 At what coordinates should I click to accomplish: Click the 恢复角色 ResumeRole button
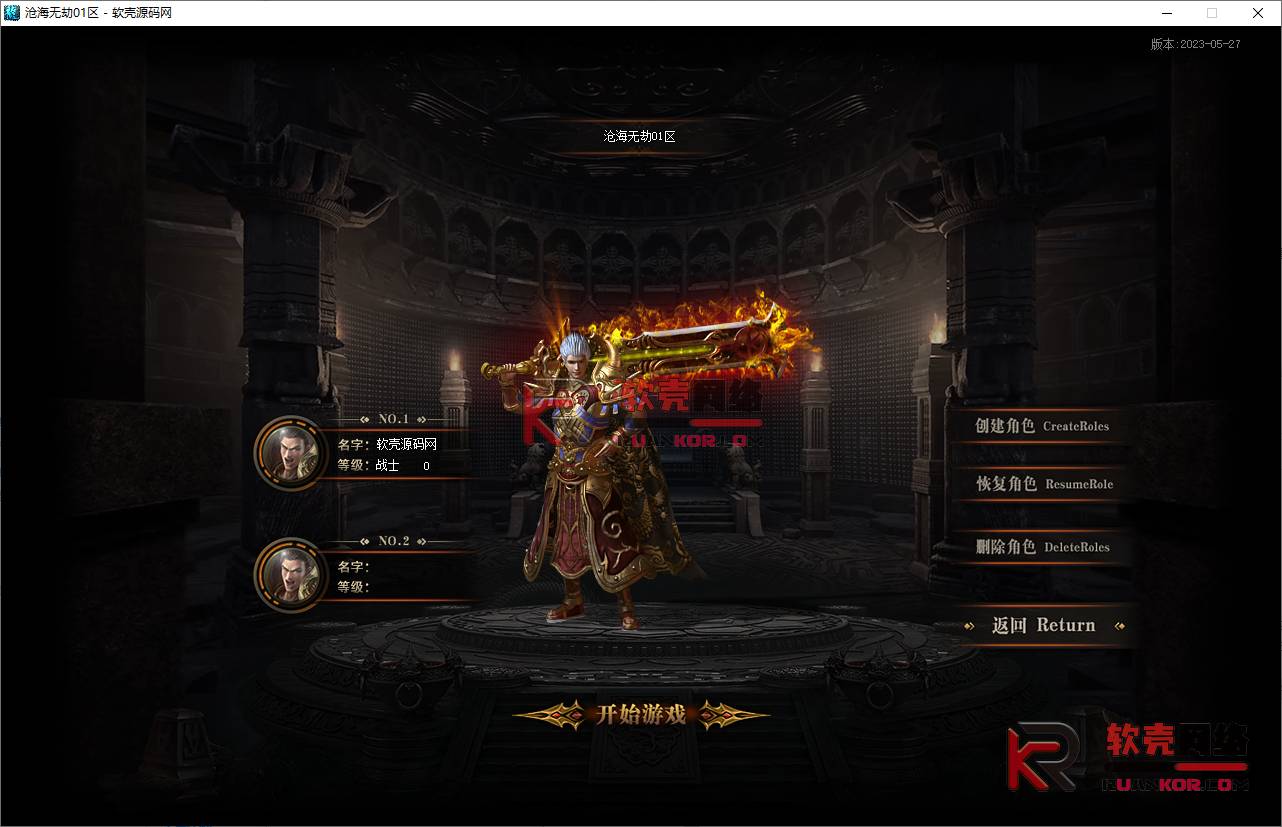click(1043, 484)
